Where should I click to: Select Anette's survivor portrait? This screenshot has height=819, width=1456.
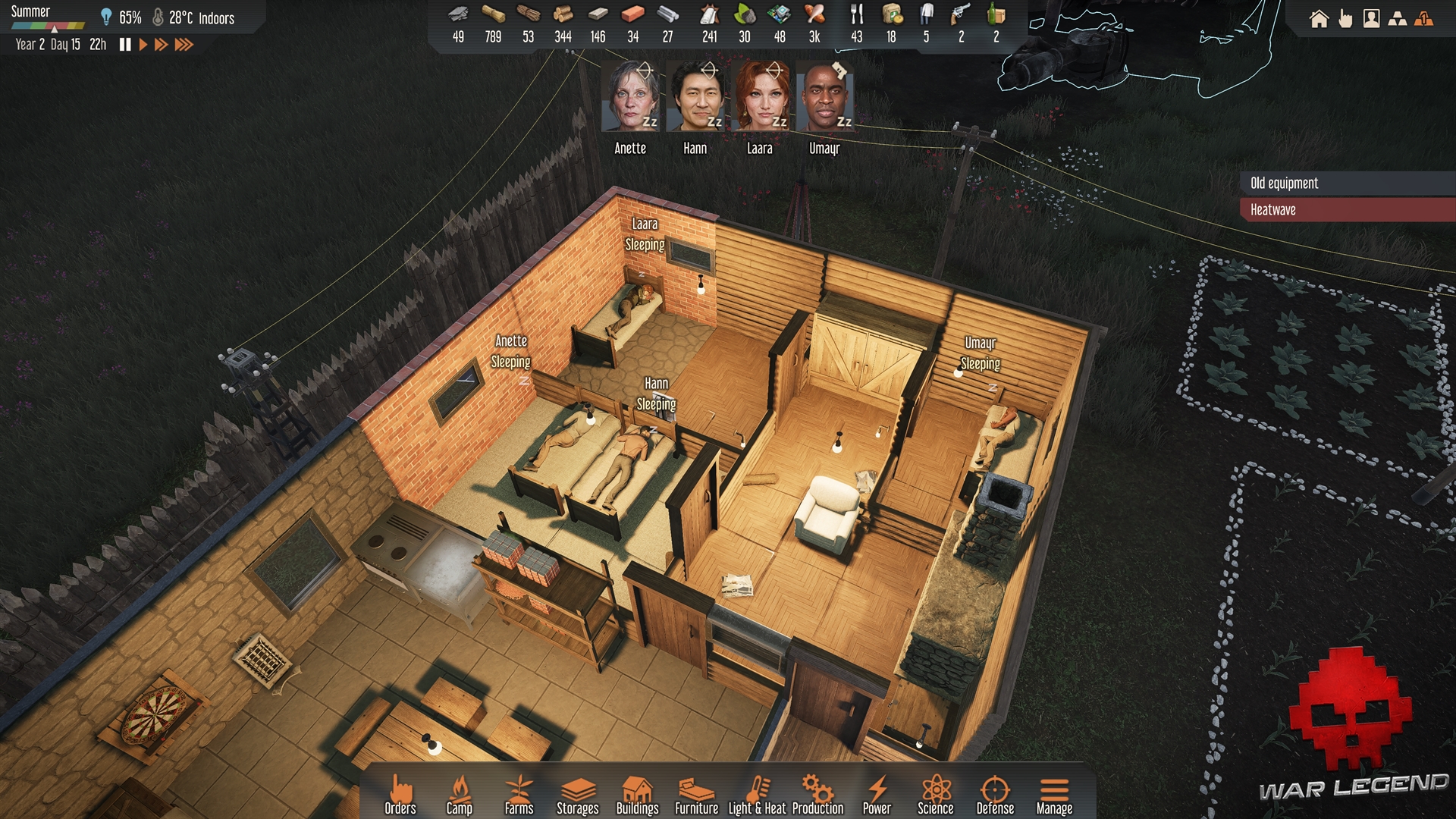[630, 97]
